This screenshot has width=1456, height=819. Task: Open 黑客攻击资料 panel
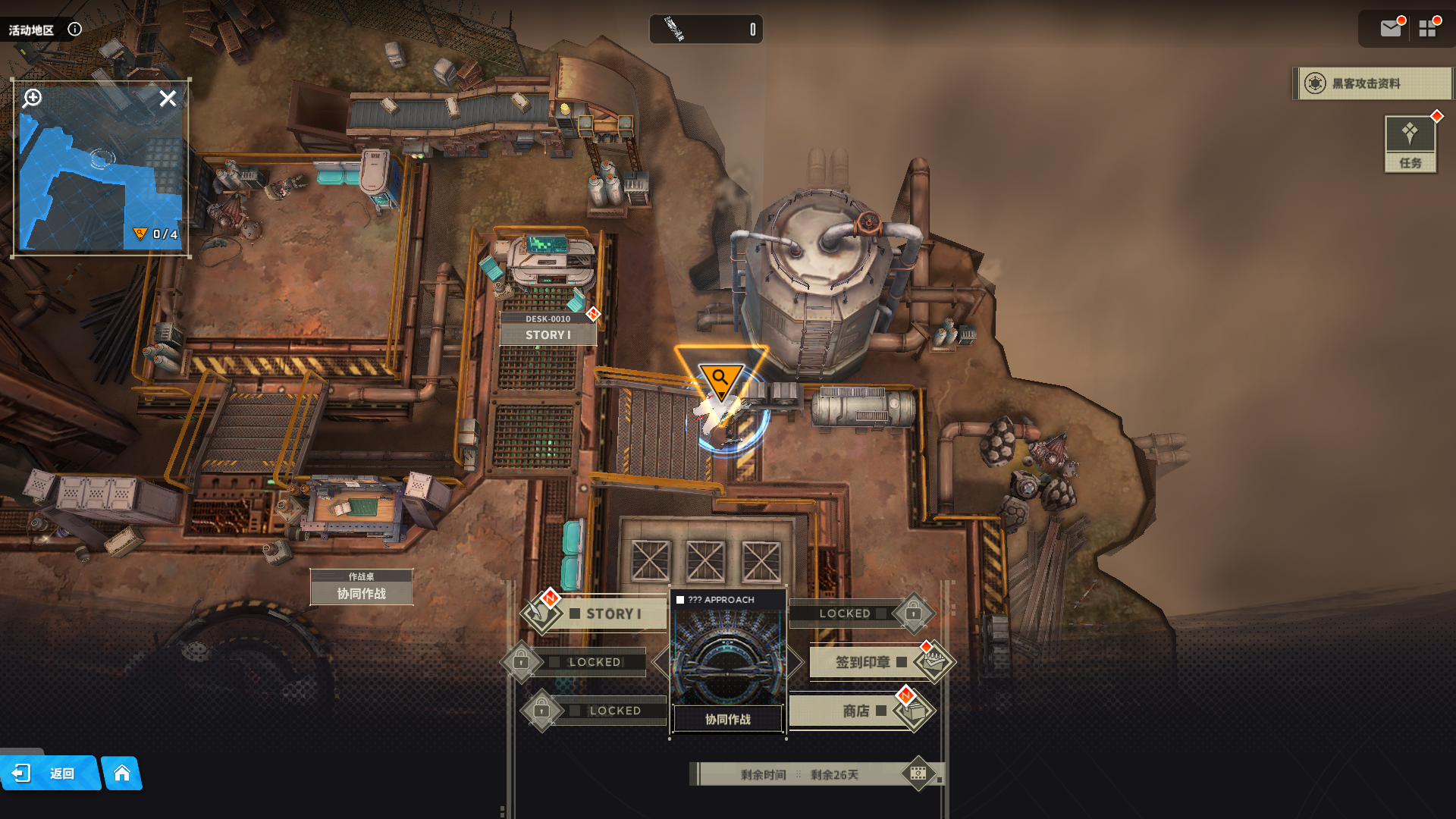point(1373,83)
